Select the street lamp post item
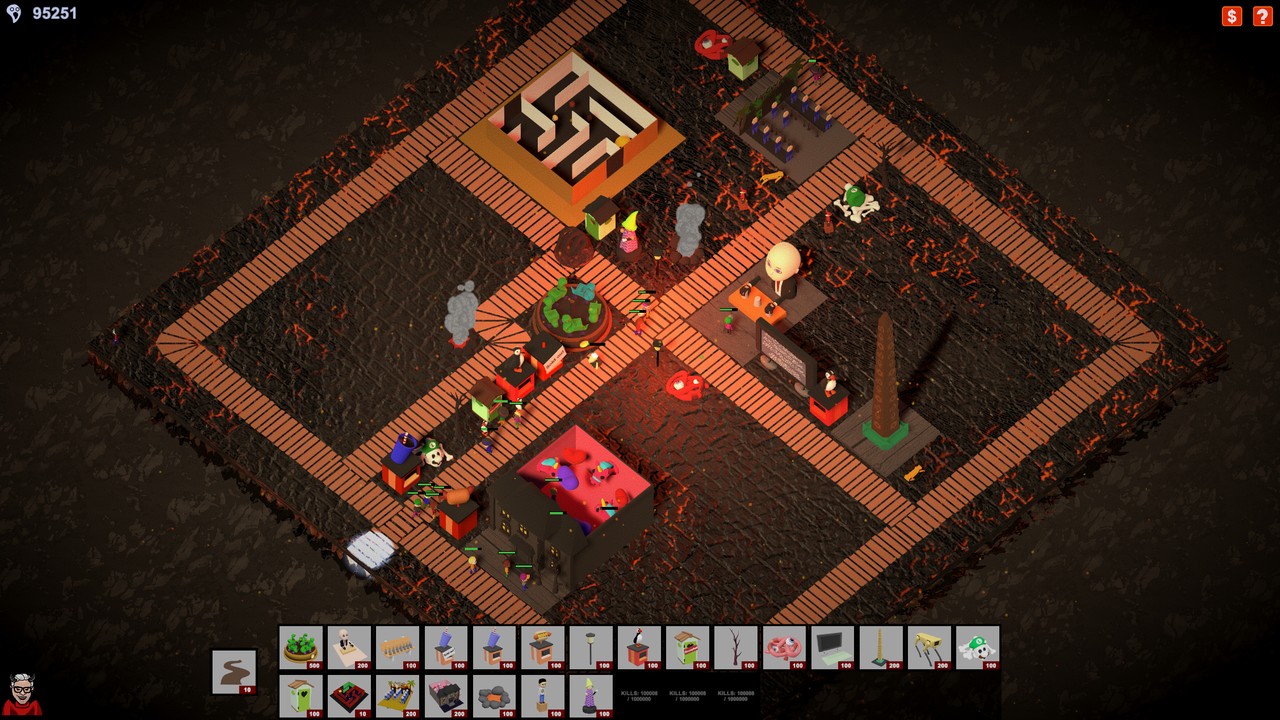The width and height of the screenshot is (1280, 720). tap(591, 647)
